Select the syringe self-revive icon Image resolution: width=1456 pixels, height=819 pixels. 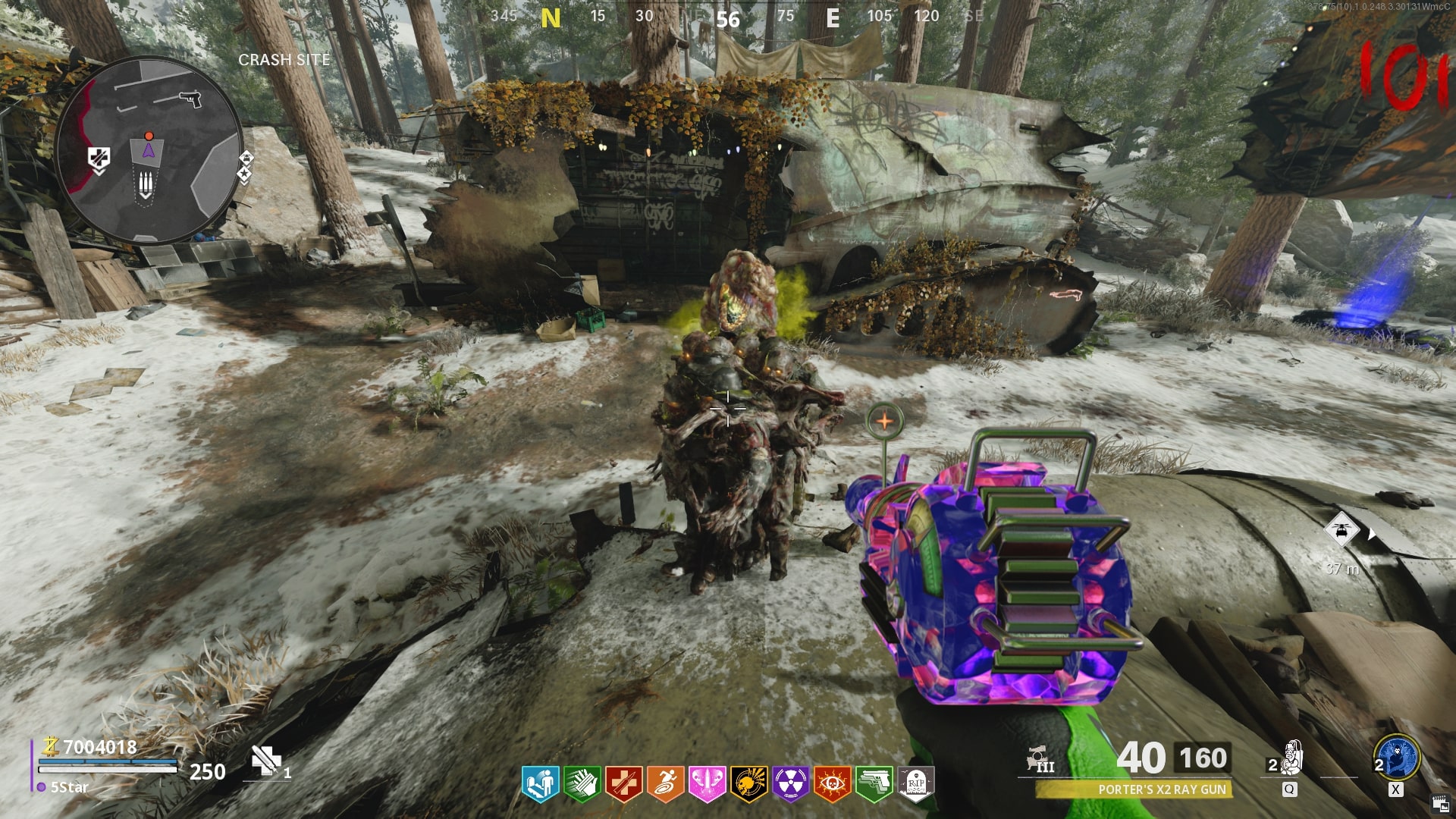pyautogui.click(x=265, y=760)
